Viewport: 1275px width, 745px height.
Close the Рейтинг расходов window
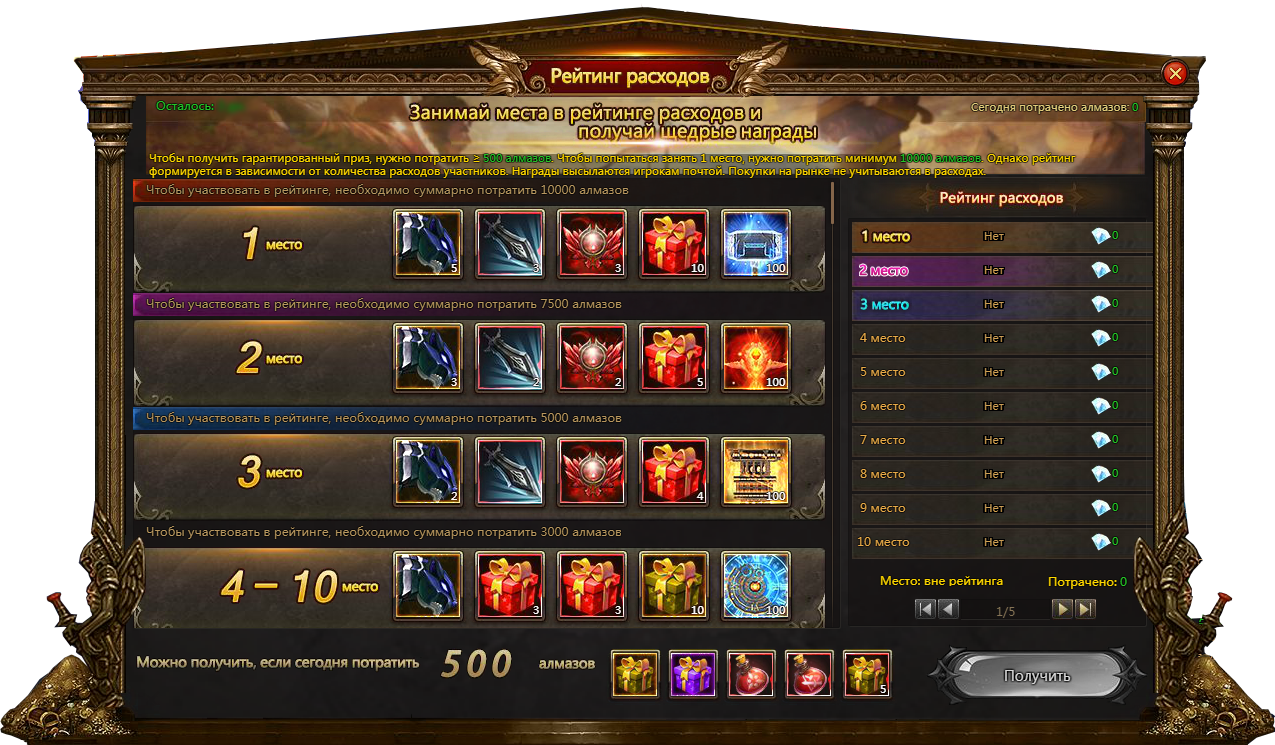click(x=1175, y=73)
